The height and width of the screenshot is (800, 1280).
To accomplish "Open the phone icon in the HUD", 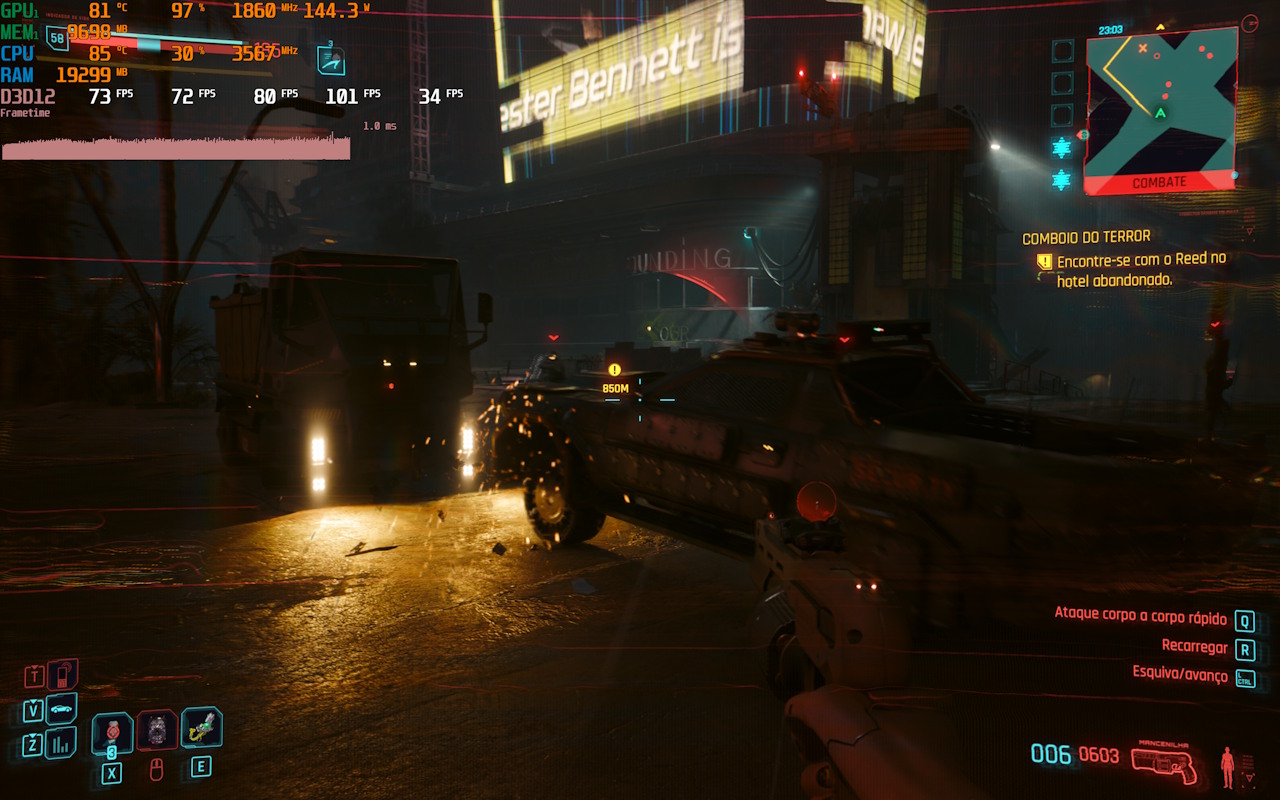I will tap(63, 674).
